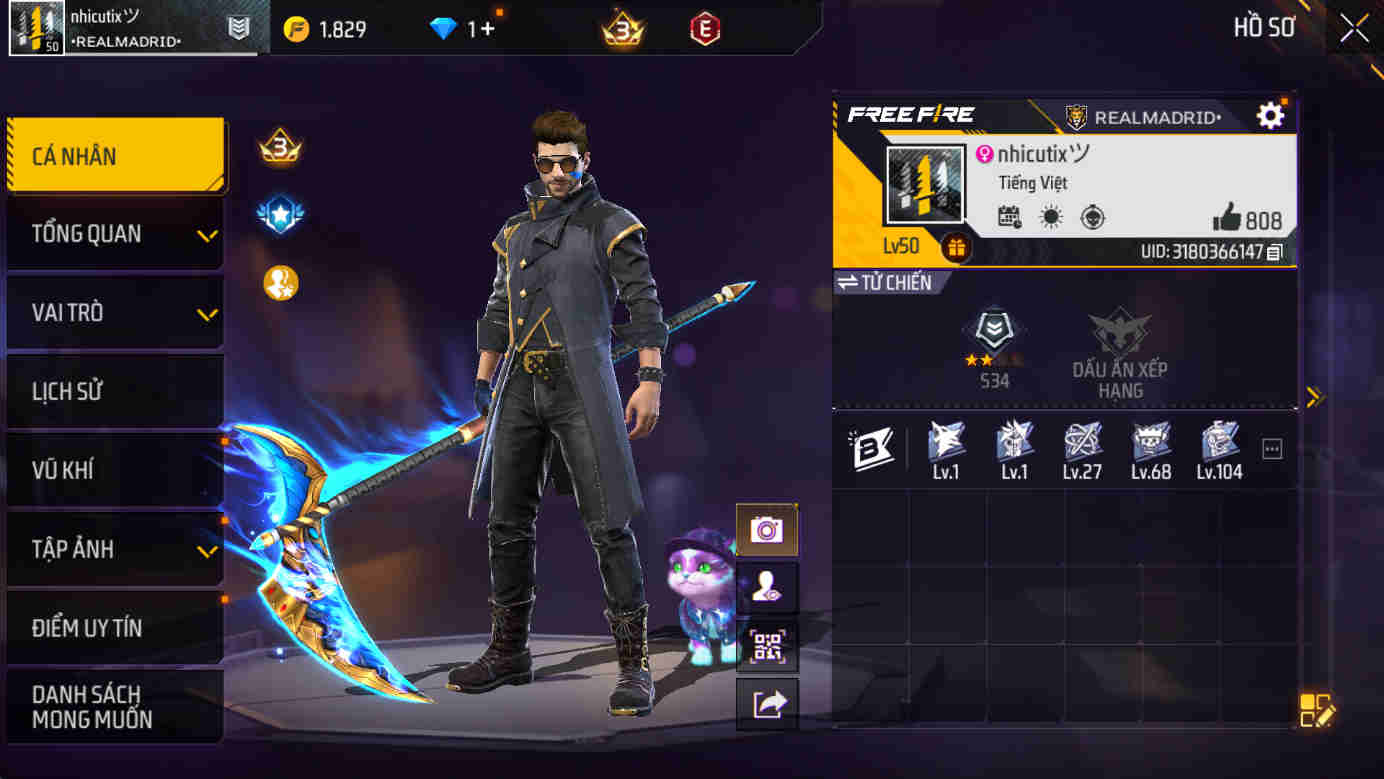
Task: Open the ĐIỂM UY TÍN page
Action: tap(113, 628)
